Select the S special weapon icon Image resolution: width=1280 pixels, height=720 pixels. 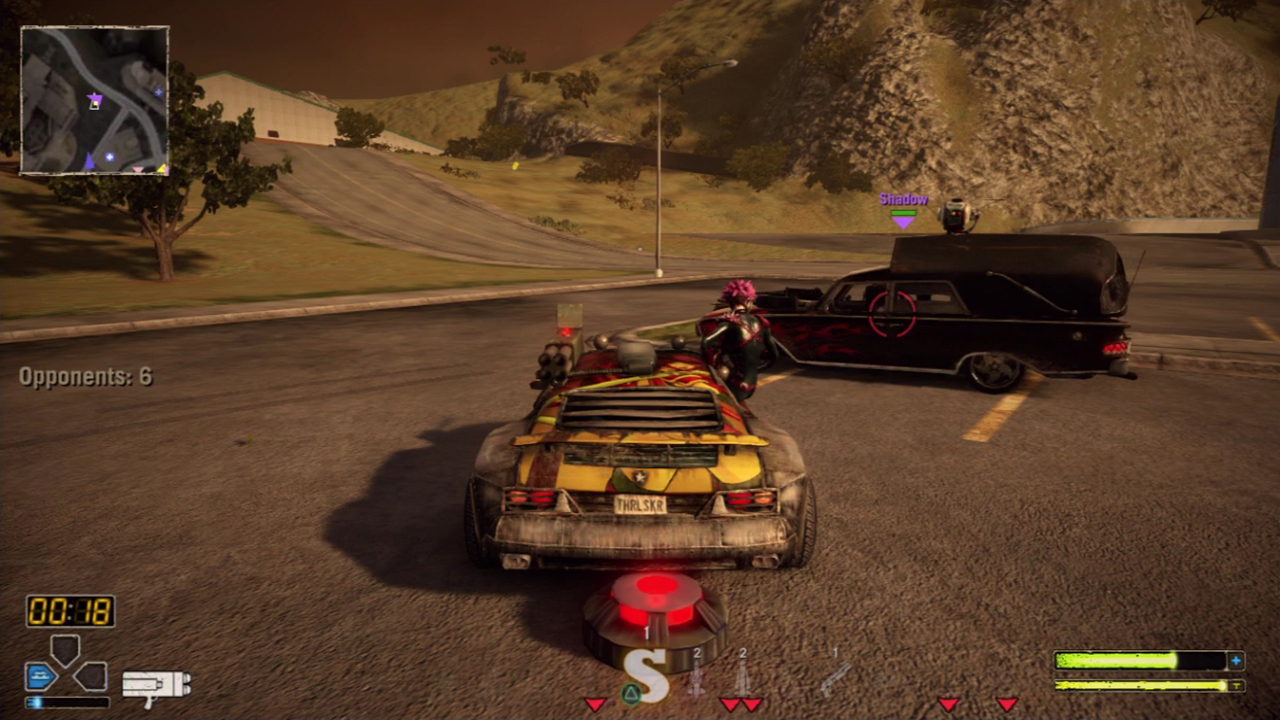[x=647, y=675]
